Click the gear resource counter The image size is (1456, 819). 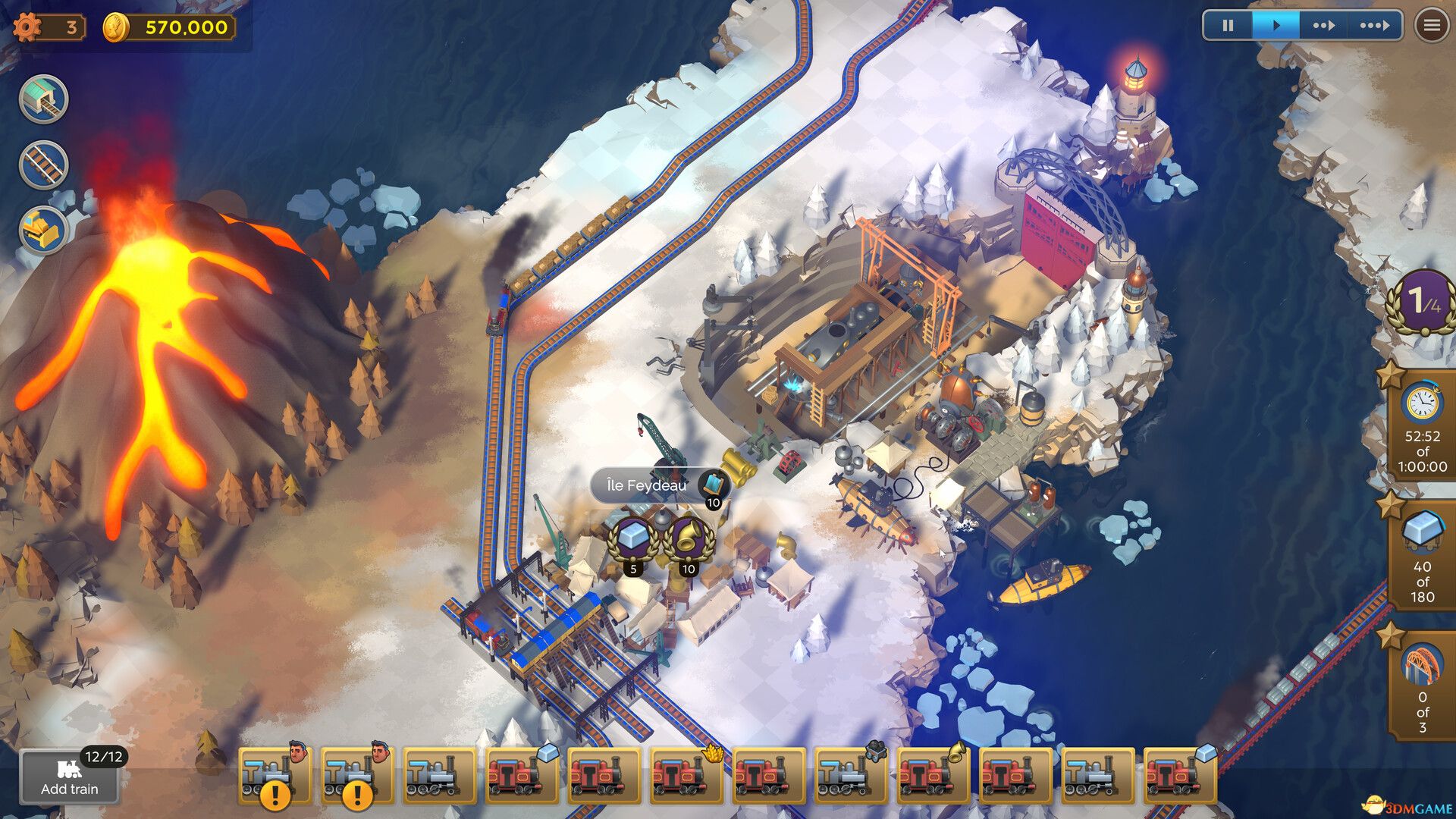[x=44, y=27]
